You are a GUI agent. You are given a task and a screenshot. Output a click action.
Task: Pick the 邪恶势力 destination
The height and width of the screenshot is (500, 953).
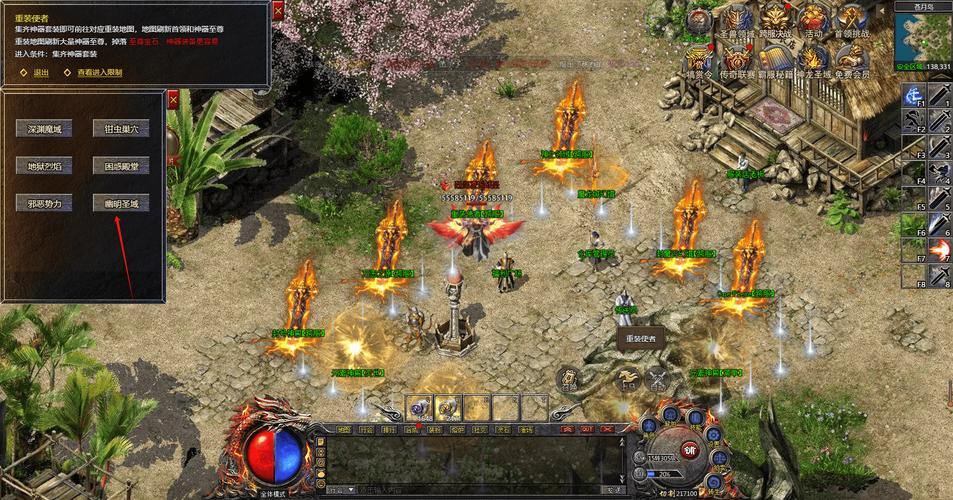[44, 203]
